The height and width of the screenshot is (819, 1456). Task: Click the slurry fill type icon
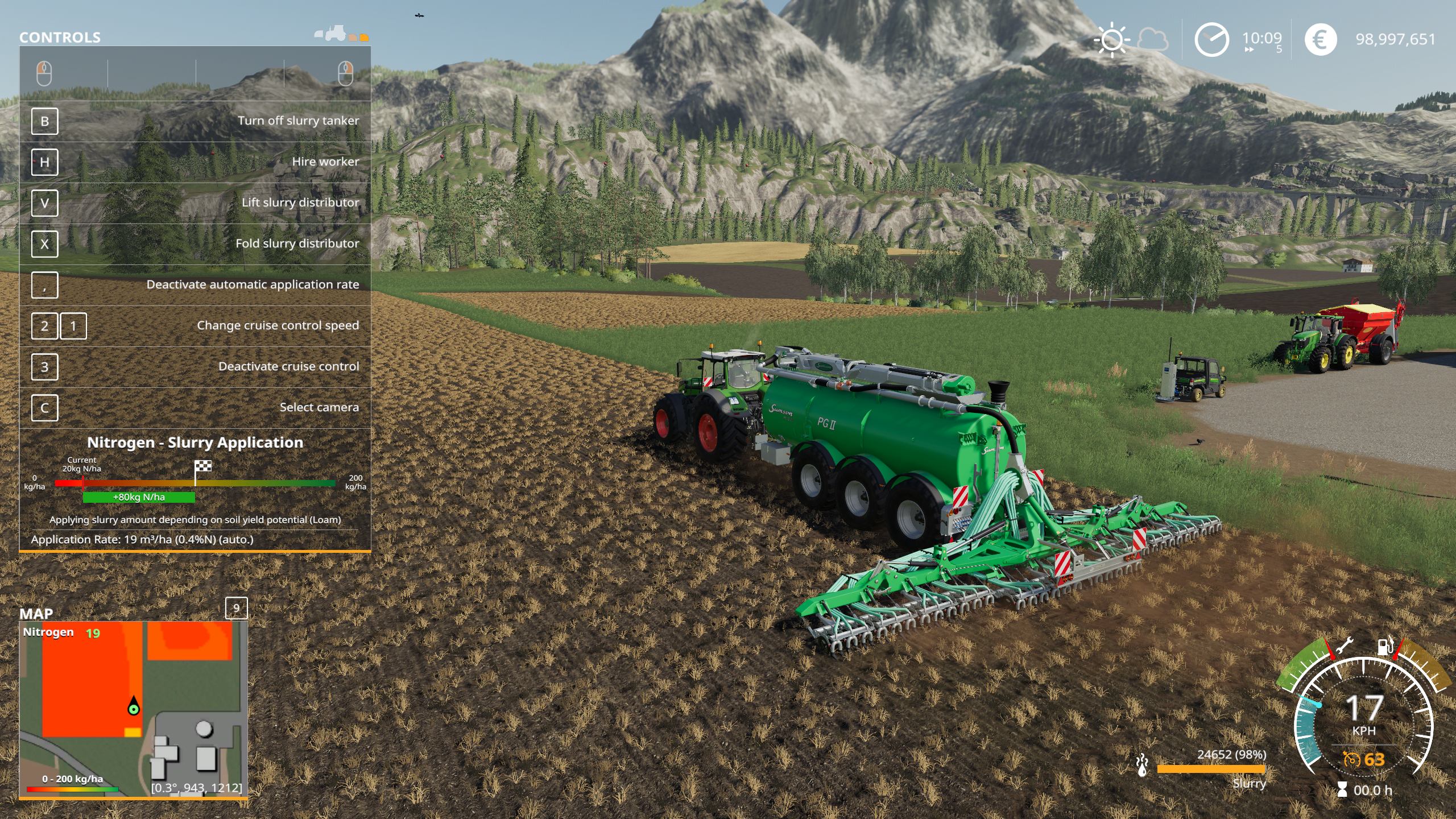[1141, 765]
